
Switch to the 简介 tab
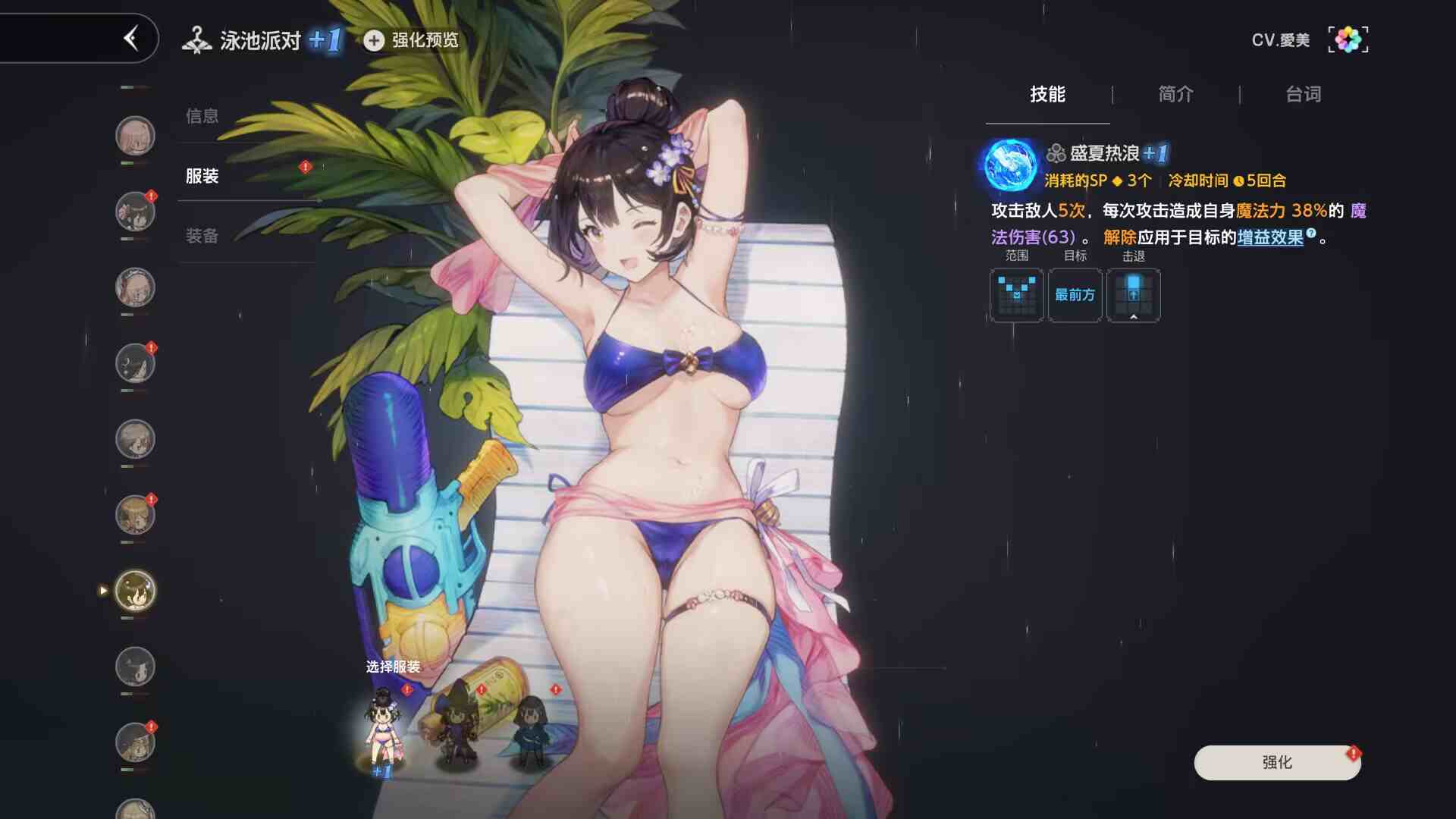(x=1174, y=94)
